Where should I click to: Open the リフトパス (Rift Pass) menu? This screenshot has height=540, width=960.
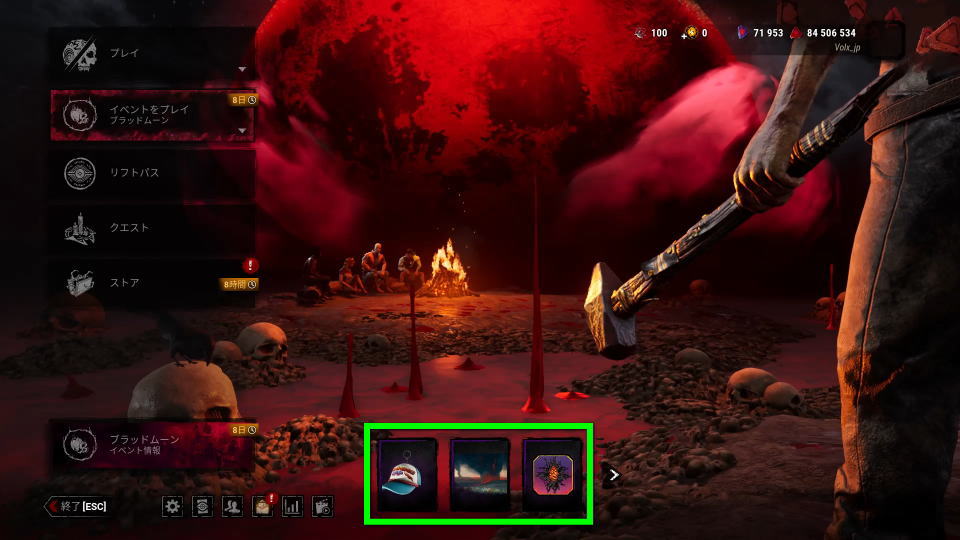(x=150, y=172)
